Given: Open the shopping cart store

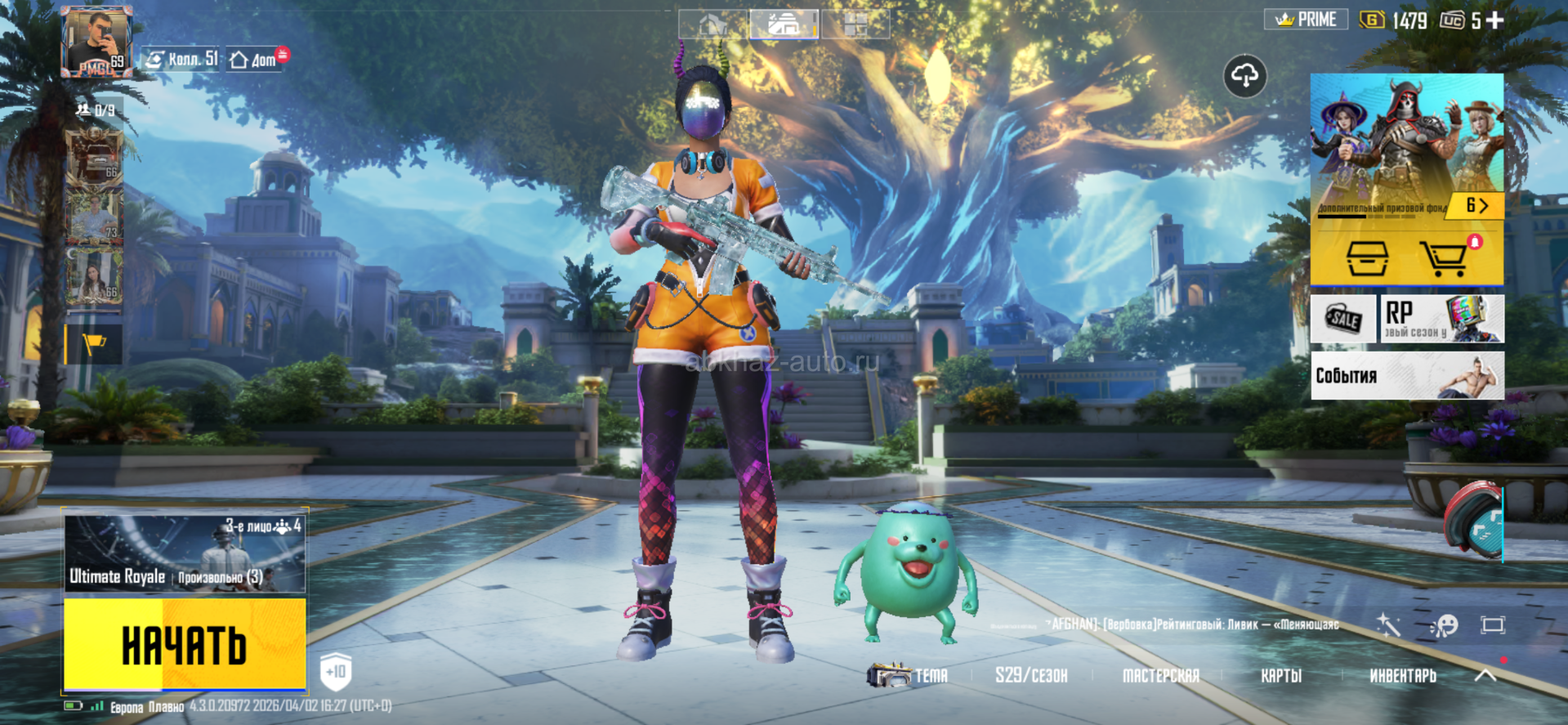Looking at the screenshot, I should (1445, 258).
